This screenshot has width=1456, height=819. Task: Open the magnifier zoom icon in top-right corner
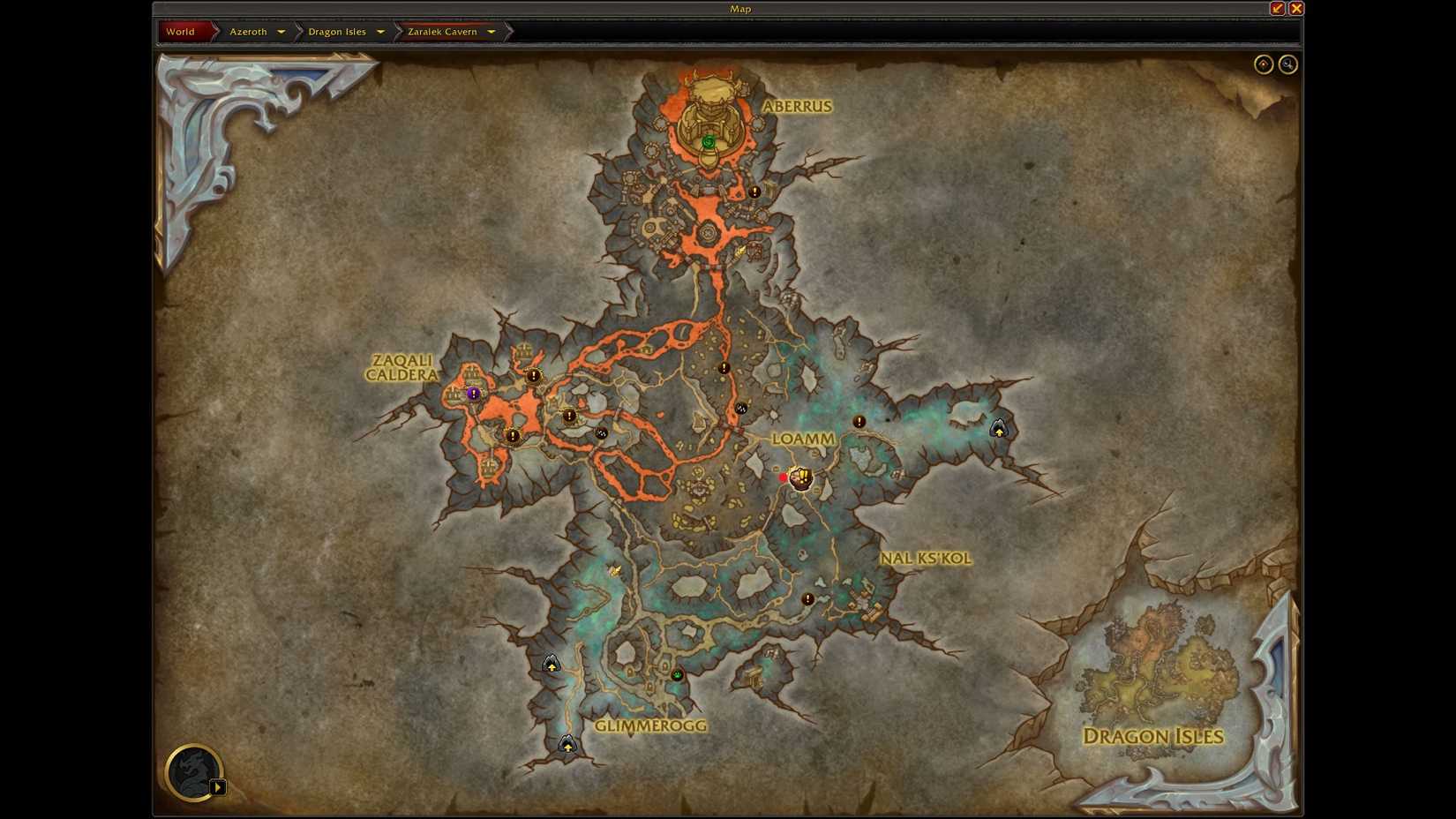1287,64
